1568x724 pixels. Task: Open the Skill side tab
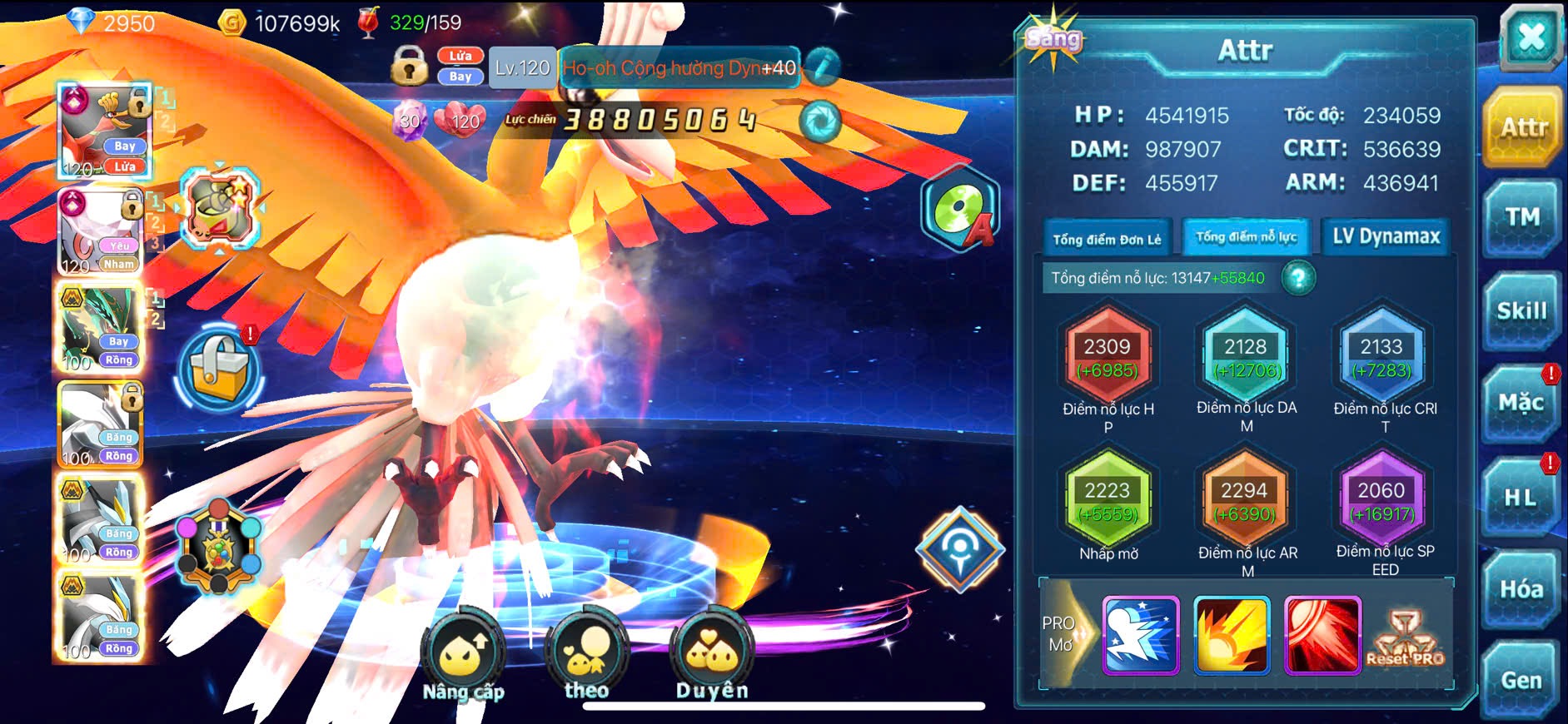pyautogui.click(x=1521, y=311)
